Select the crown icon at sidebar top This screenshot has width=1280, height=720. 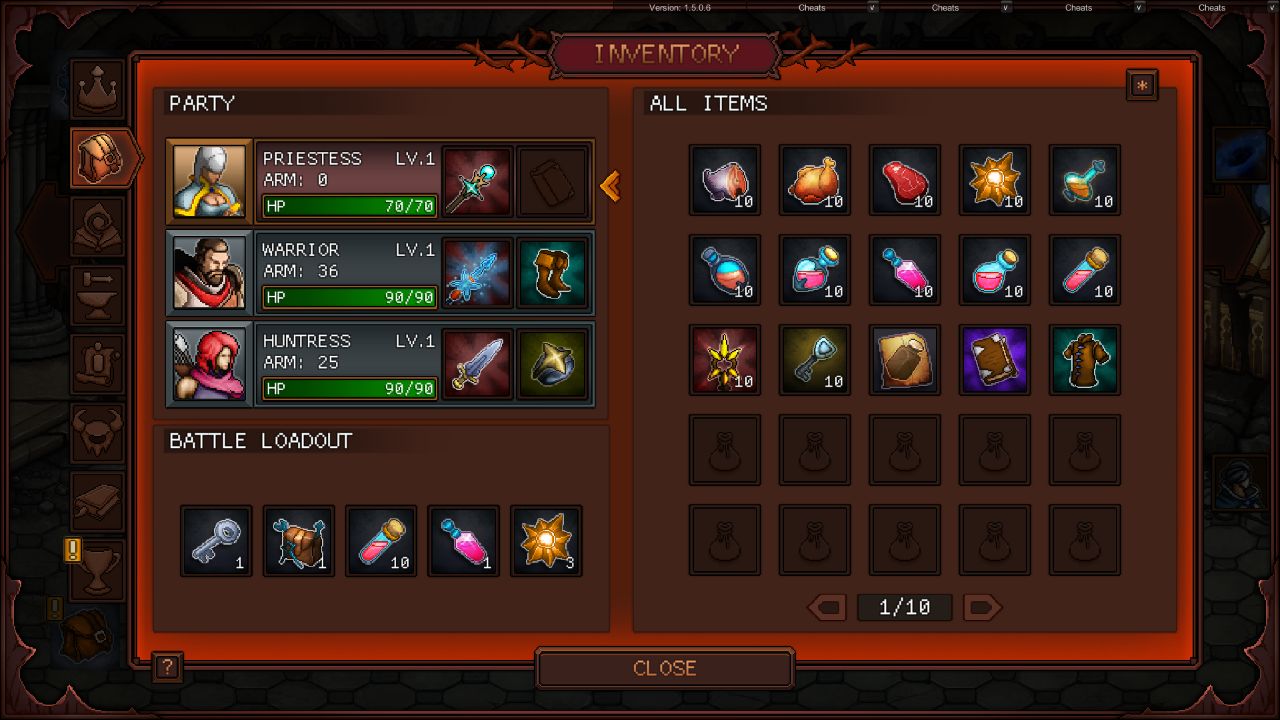97,88
